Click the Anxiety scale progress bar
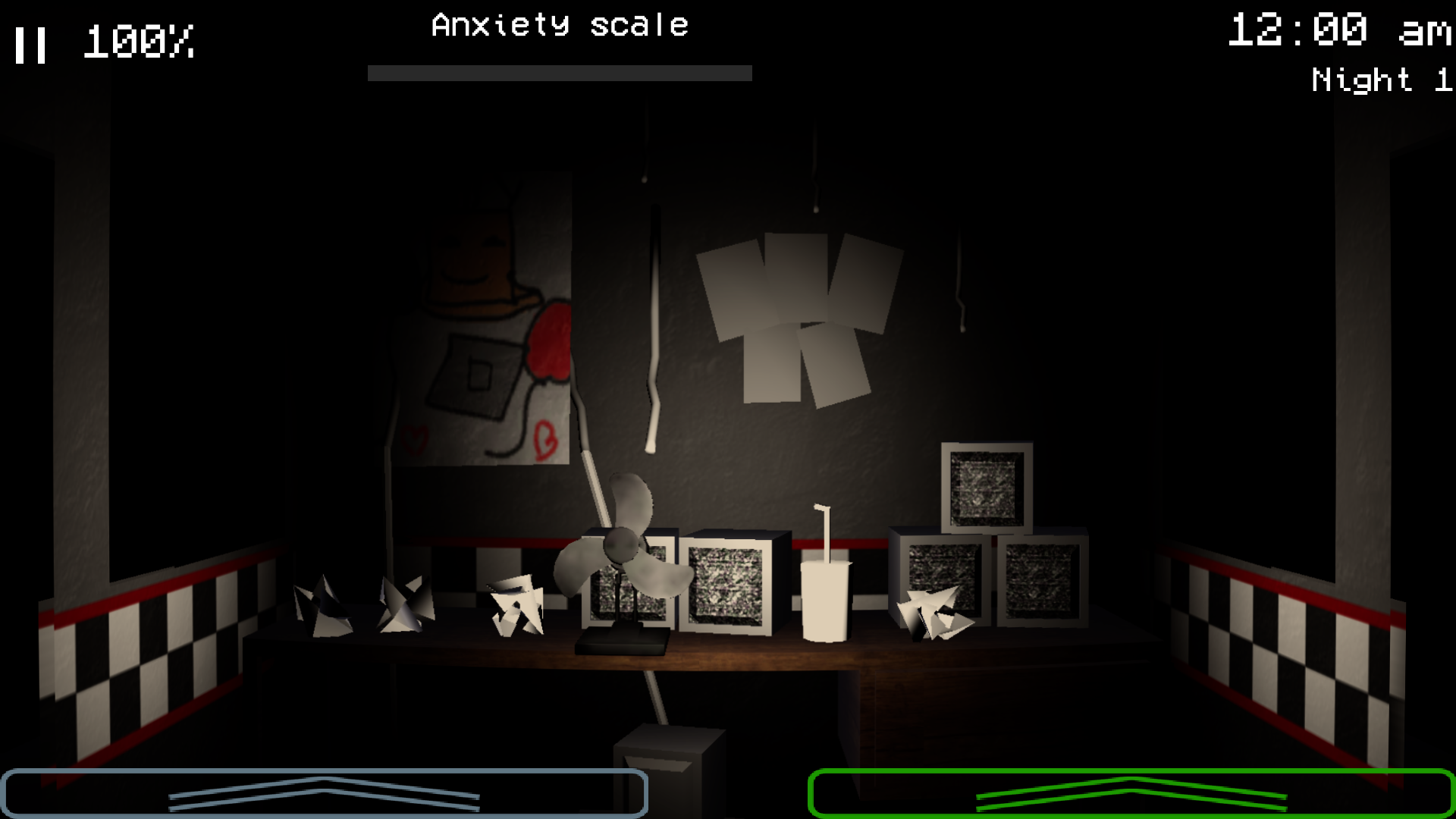1456x819 pixels. point(559,74)
